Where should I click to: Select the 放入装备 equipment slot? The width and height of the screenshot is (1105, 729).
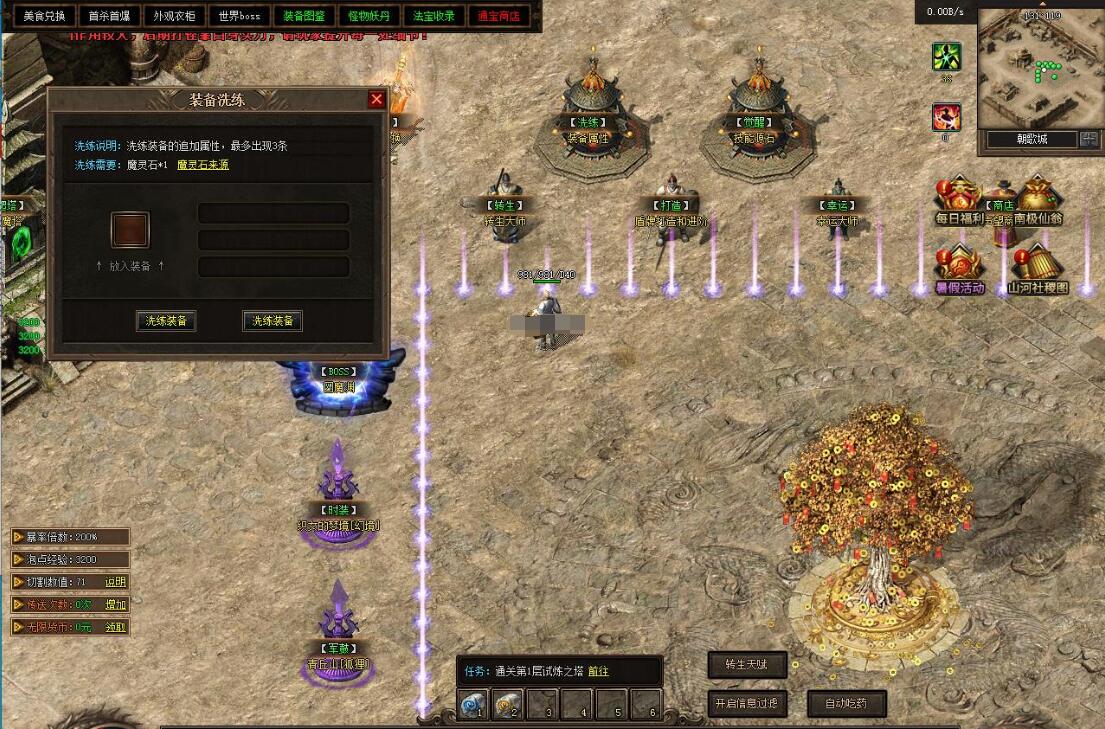[130, 230]
